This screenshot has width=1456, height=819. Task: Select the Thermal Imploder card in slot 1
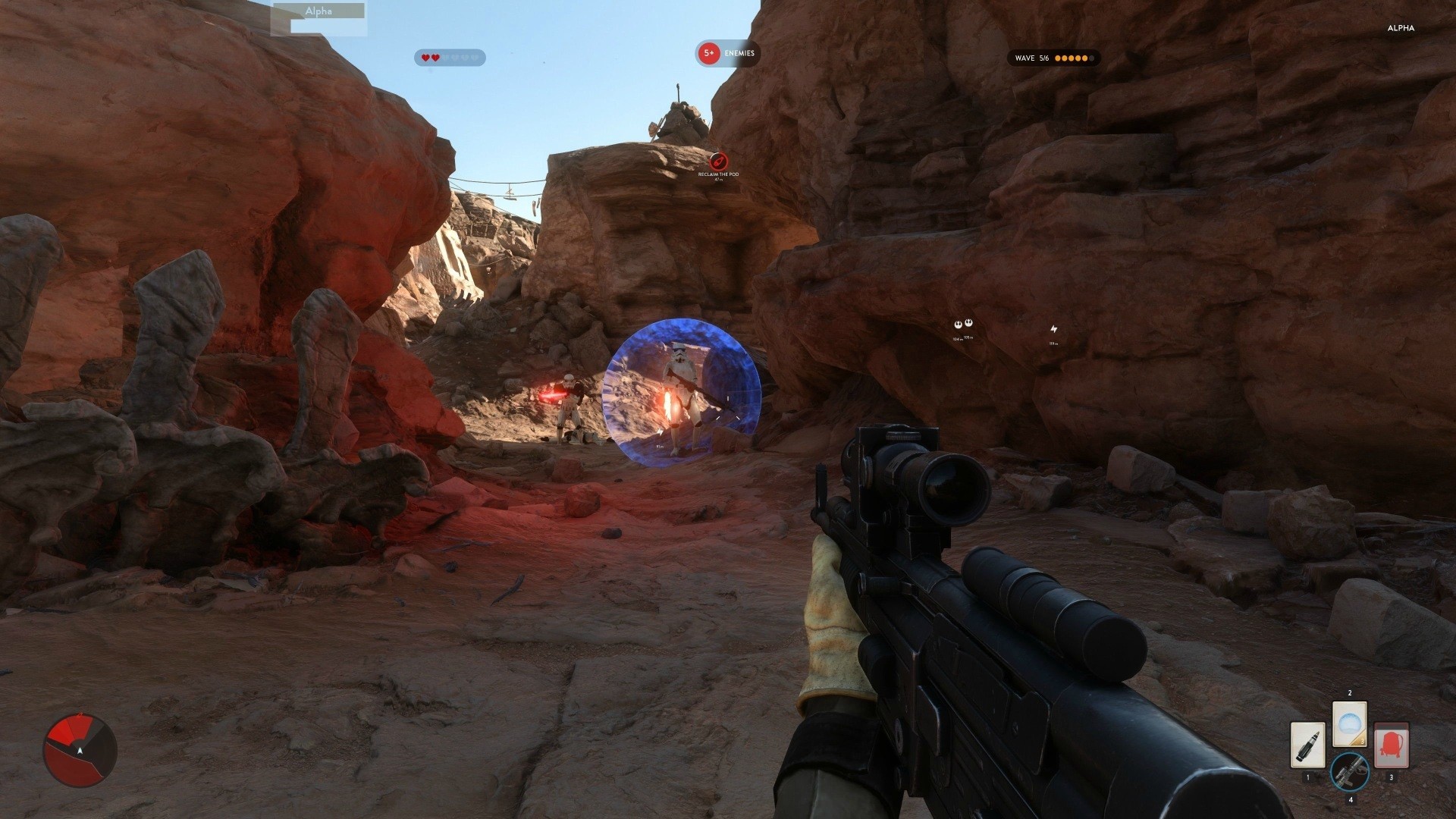tap(1307, 745)
